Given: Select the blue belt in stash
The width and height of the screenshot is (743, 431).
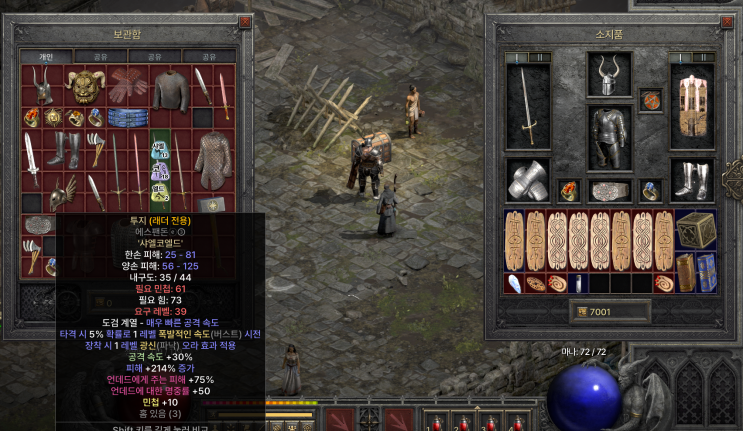Looking at the screenshot, I should tap(126, 118).
